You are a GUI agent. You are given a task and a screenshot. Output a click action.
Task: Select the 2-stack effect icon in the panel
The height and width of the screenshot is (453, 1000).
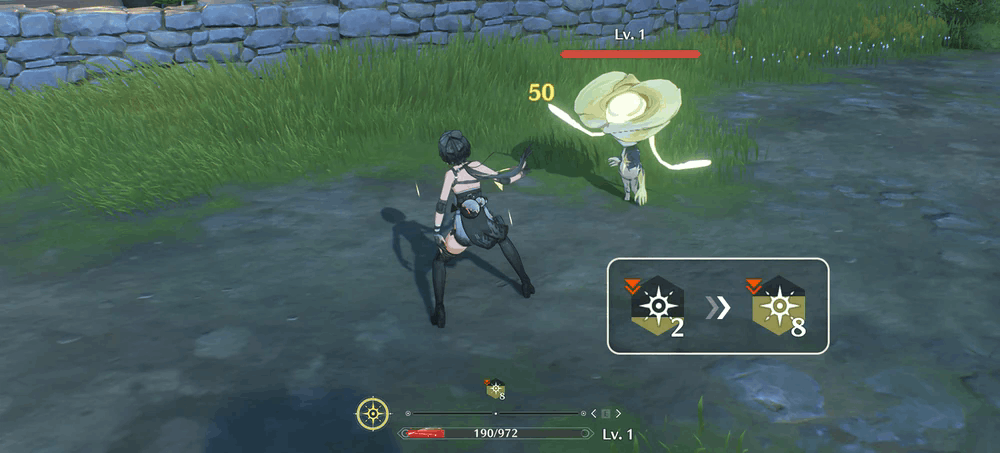[x=659, y=306]
